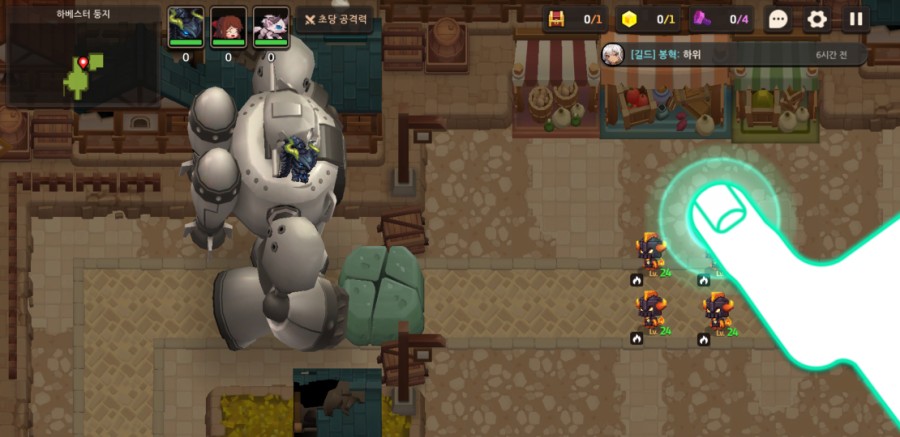Select the red-haired hero portrait
This screenshot has width=900, height=437.
[228, 27]
